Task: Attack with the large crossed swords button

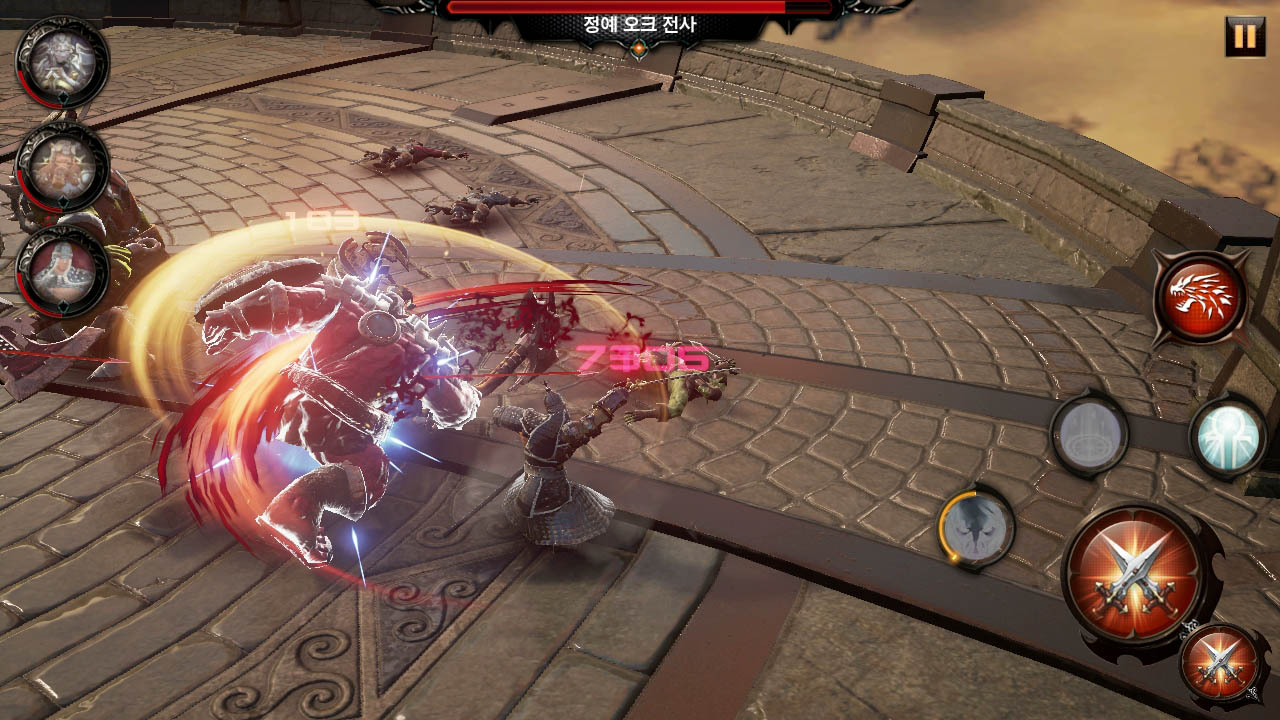Action: (x=1137, y=573)
